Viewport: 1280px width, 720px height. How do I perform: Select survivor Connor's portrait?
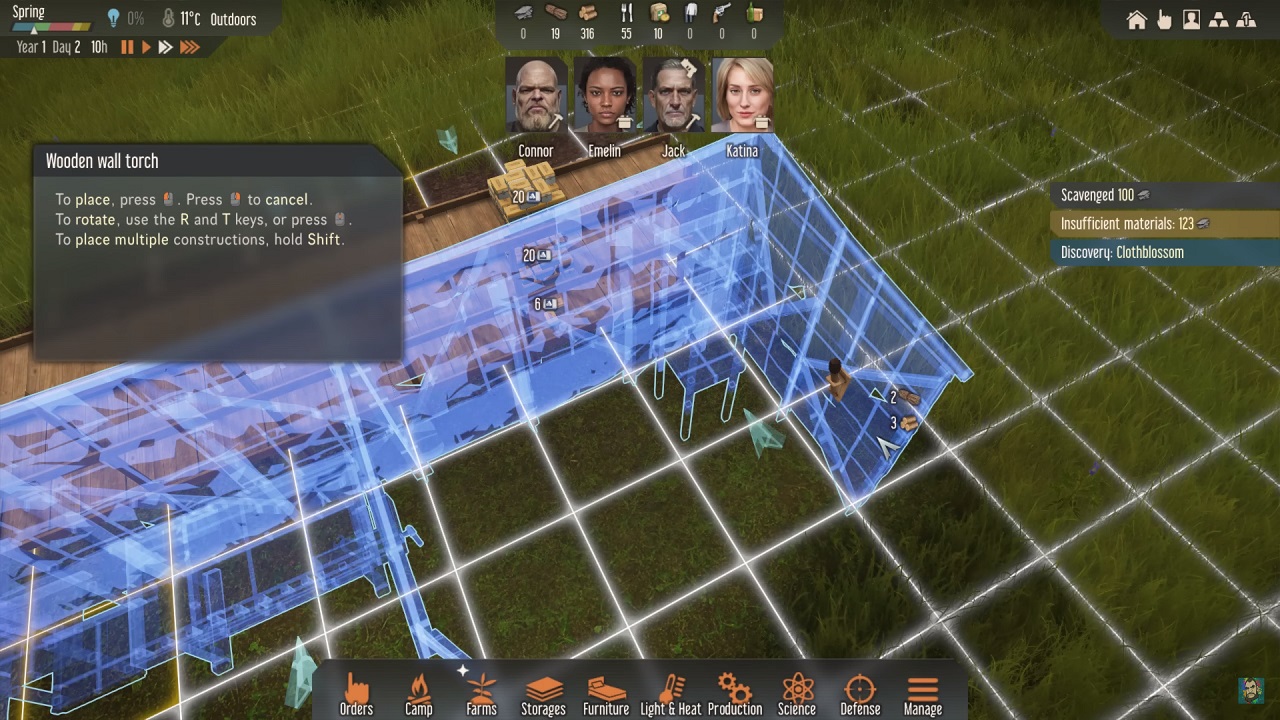point(536,96)
